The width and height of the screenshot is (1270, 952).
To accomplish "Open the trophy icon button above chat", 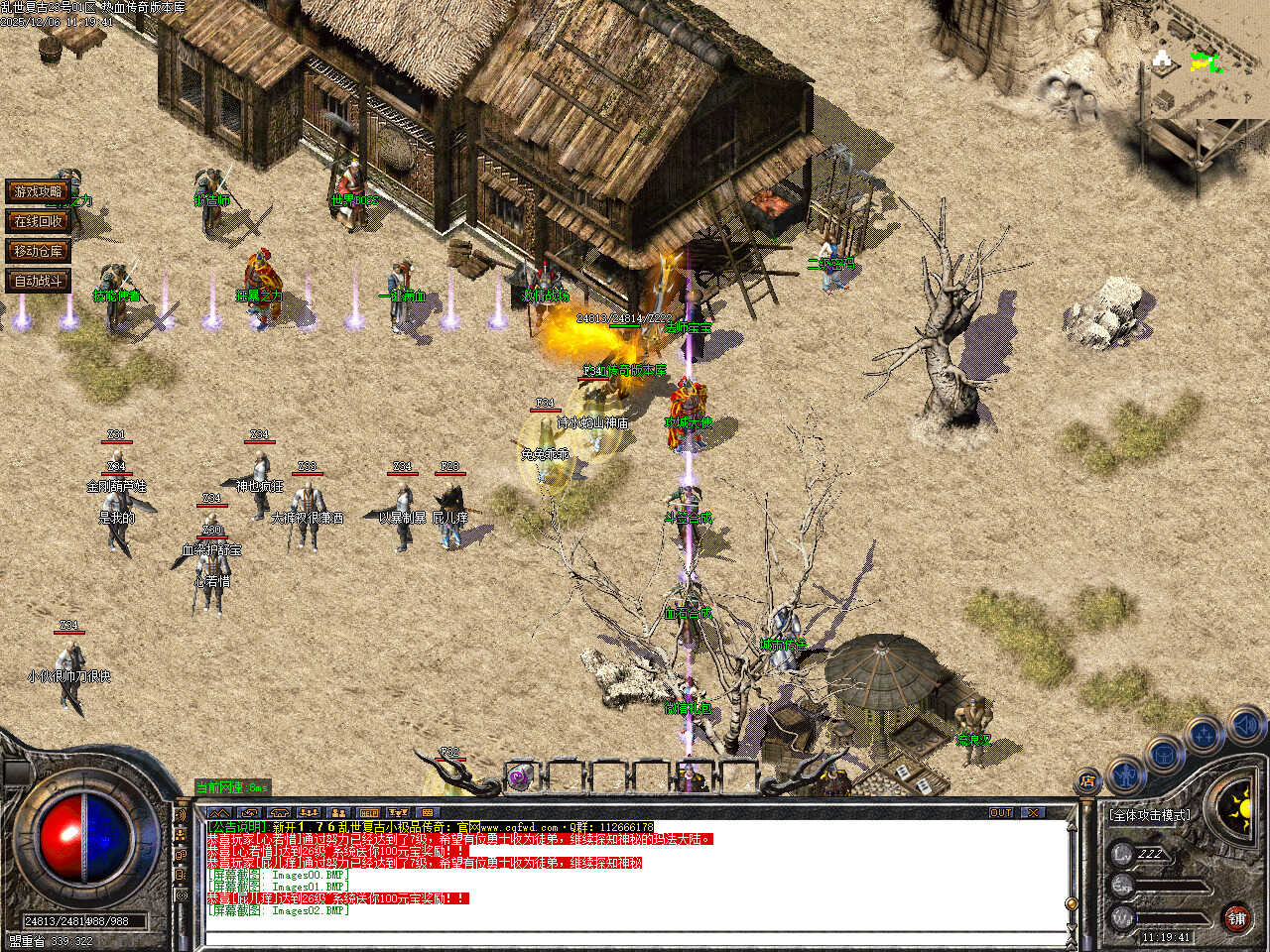I will coord(398,813).
